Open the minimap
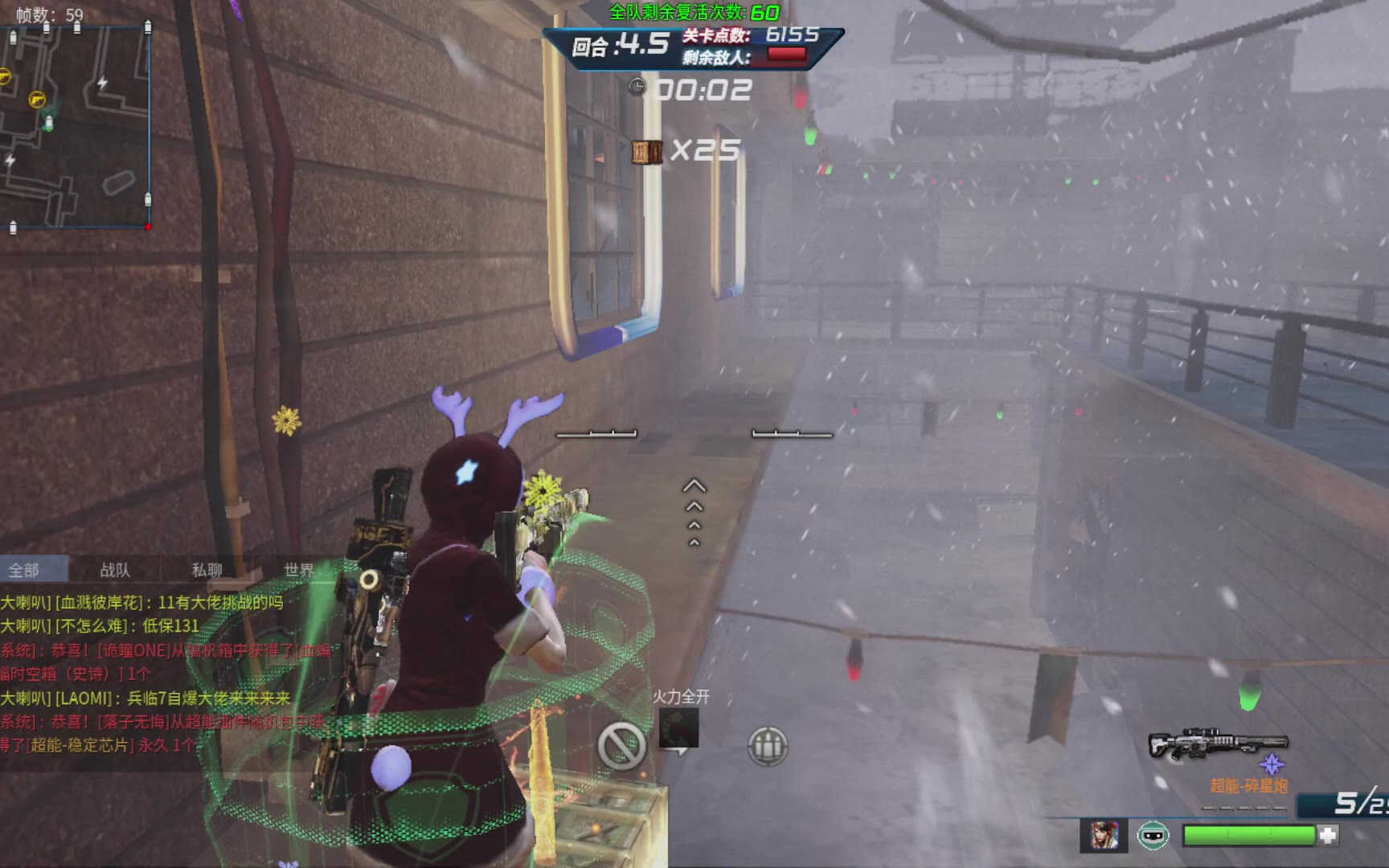Viewport: 1389px width, 868px height. (x=76, y=129)
